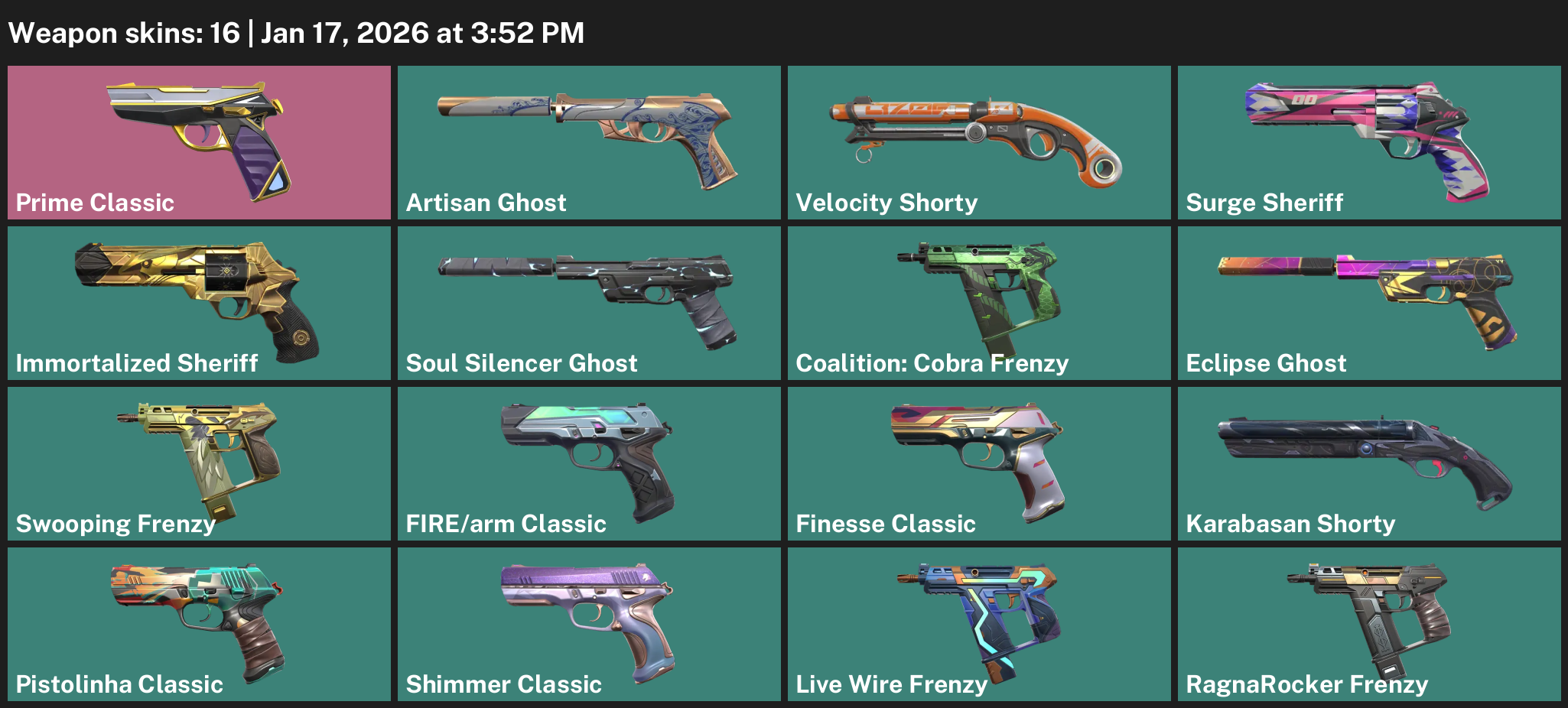The height and width of the screenshot is (708, 1568).
Task: Pick the Velocity Shorty skin tile
Action: [x=979, y=142]
